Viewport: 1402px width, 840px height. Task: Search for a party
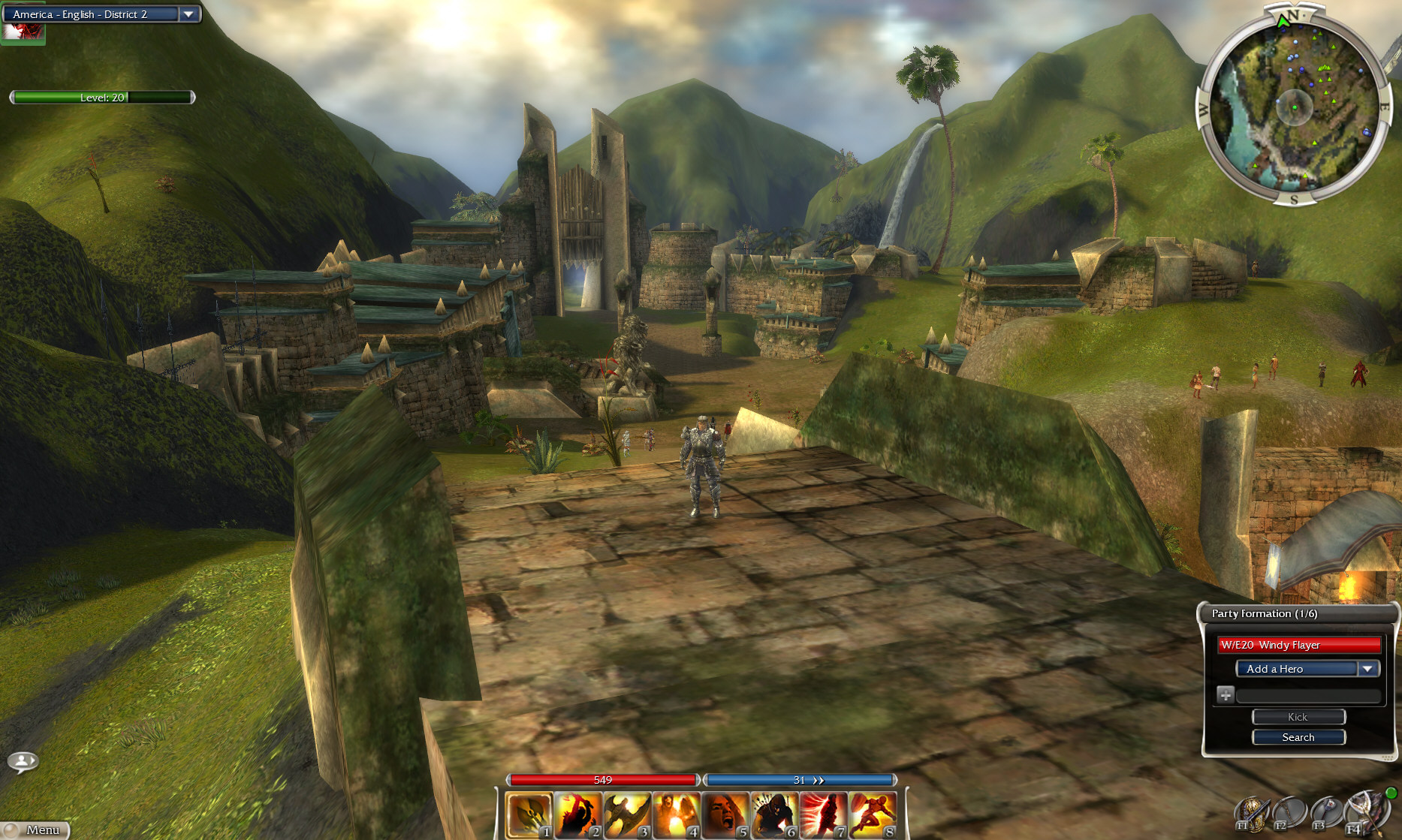1298,737
